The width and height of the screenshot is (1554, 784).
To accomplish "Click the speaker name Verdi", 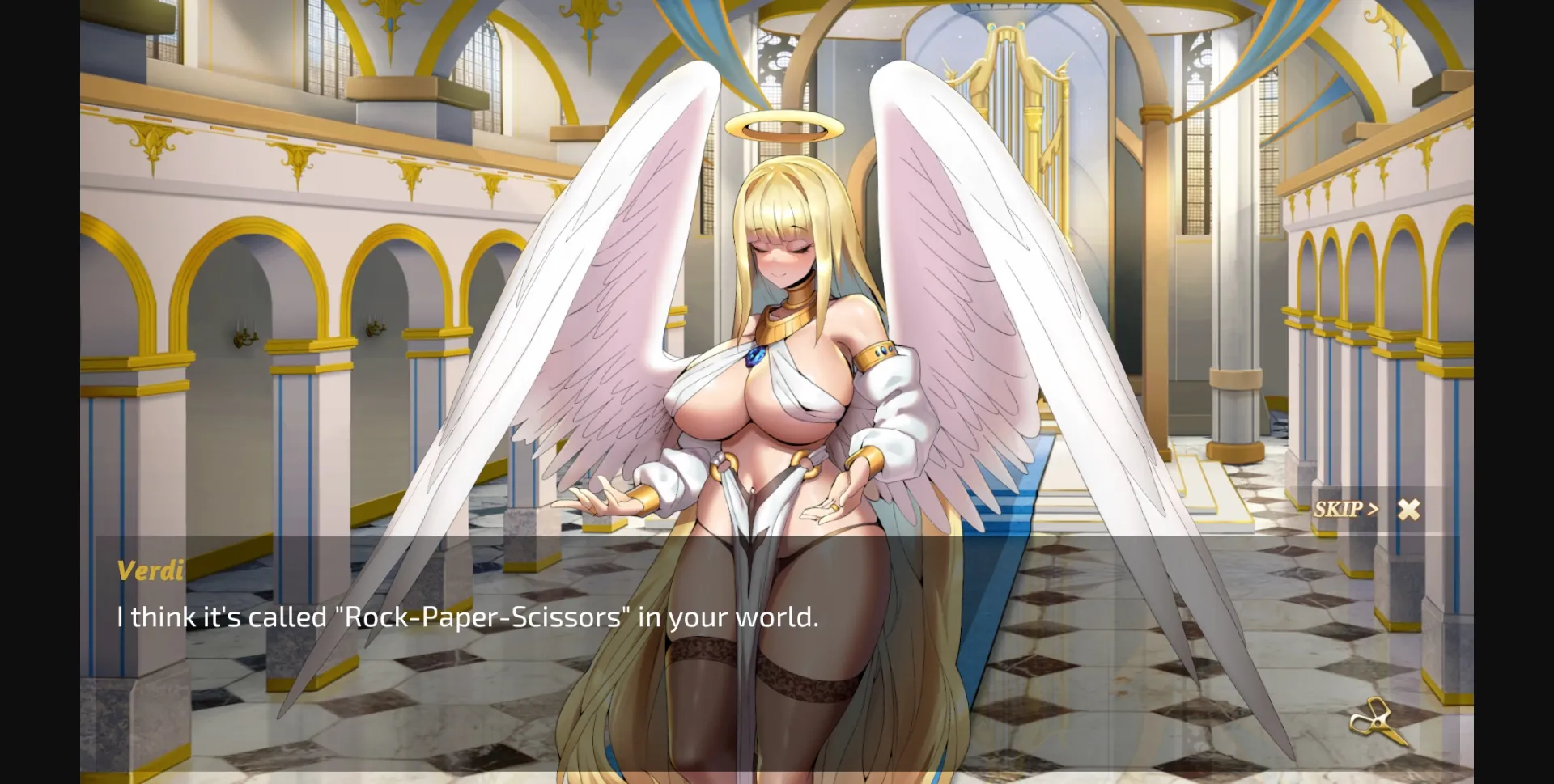I will 148,570.
